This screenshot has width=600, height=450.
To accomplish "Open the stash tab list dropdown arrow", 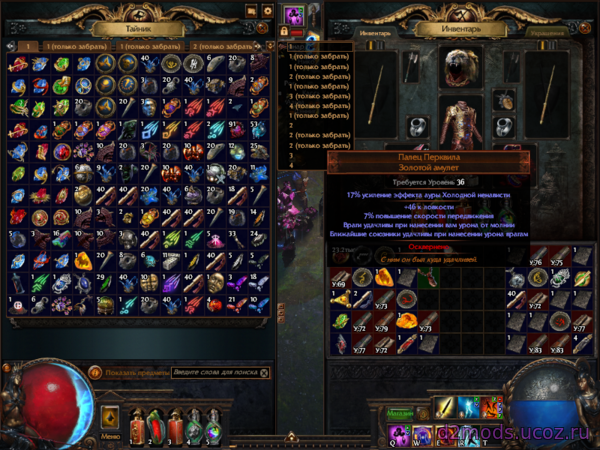I will pyautogui.click(x=269, y=46).
